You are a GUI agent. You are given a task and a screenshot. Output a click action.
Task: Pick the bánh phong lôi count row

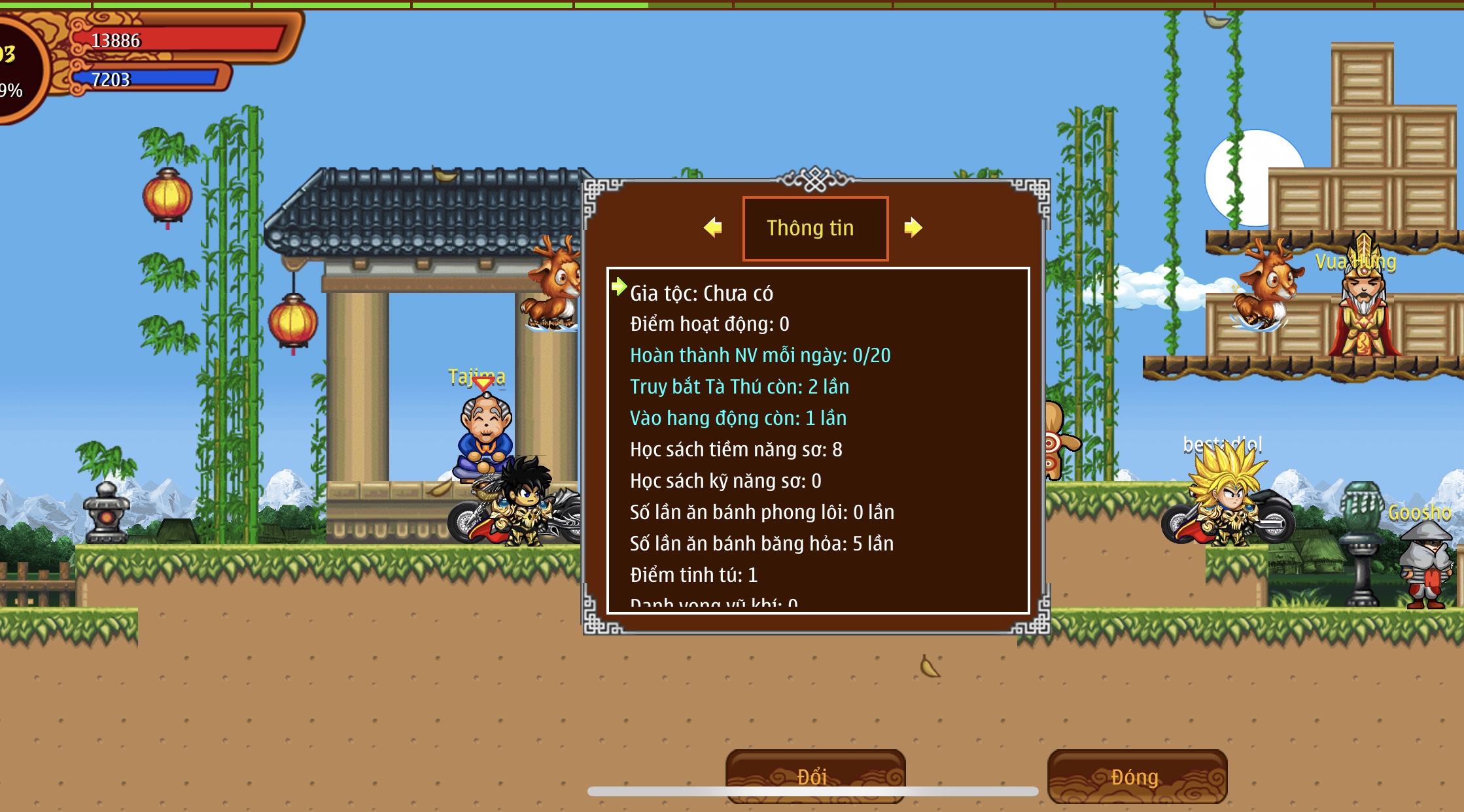pyautogui.click(x=762, y=513)
